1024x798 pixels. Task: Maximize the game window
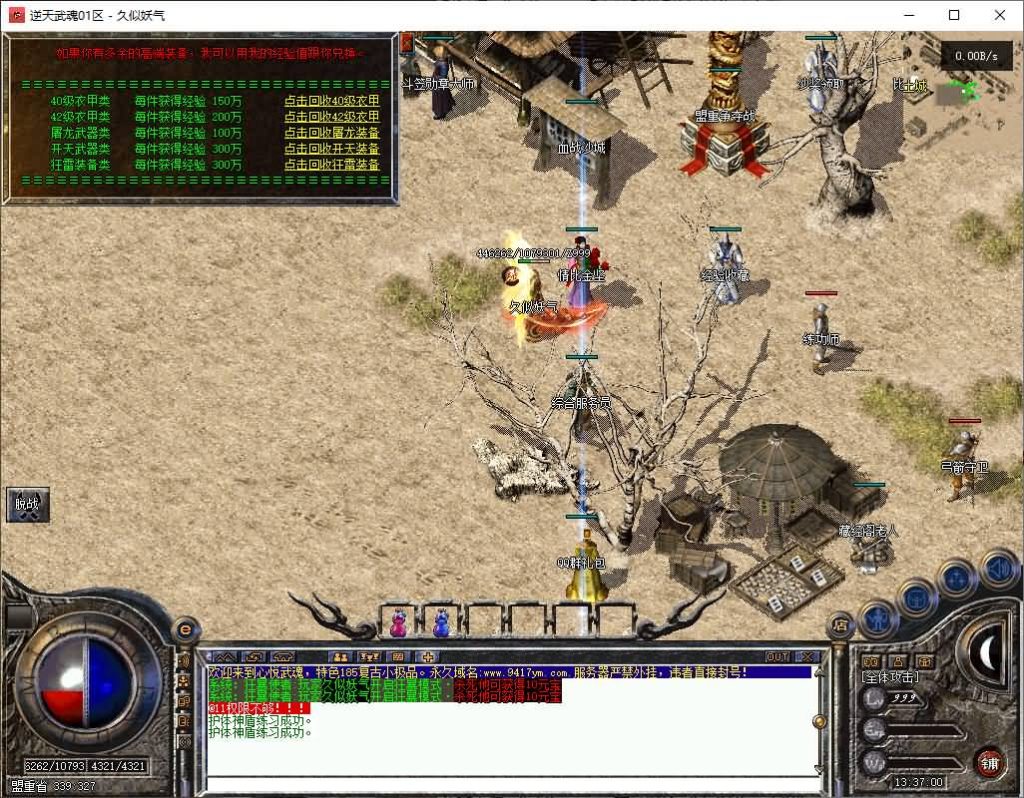954,15
